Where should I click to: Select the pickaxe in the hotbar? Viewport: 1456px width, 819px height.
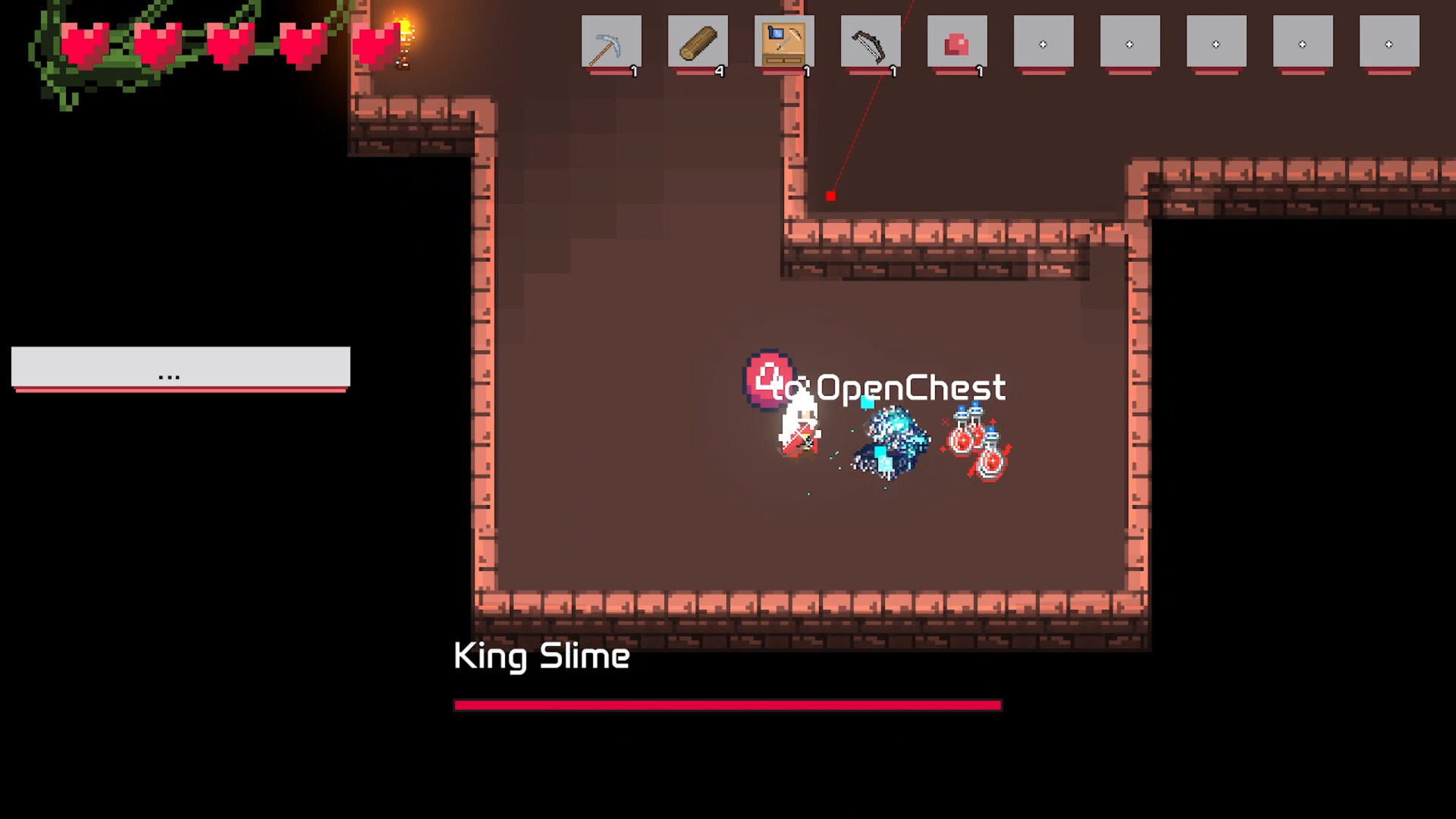(x=612, y=42)
